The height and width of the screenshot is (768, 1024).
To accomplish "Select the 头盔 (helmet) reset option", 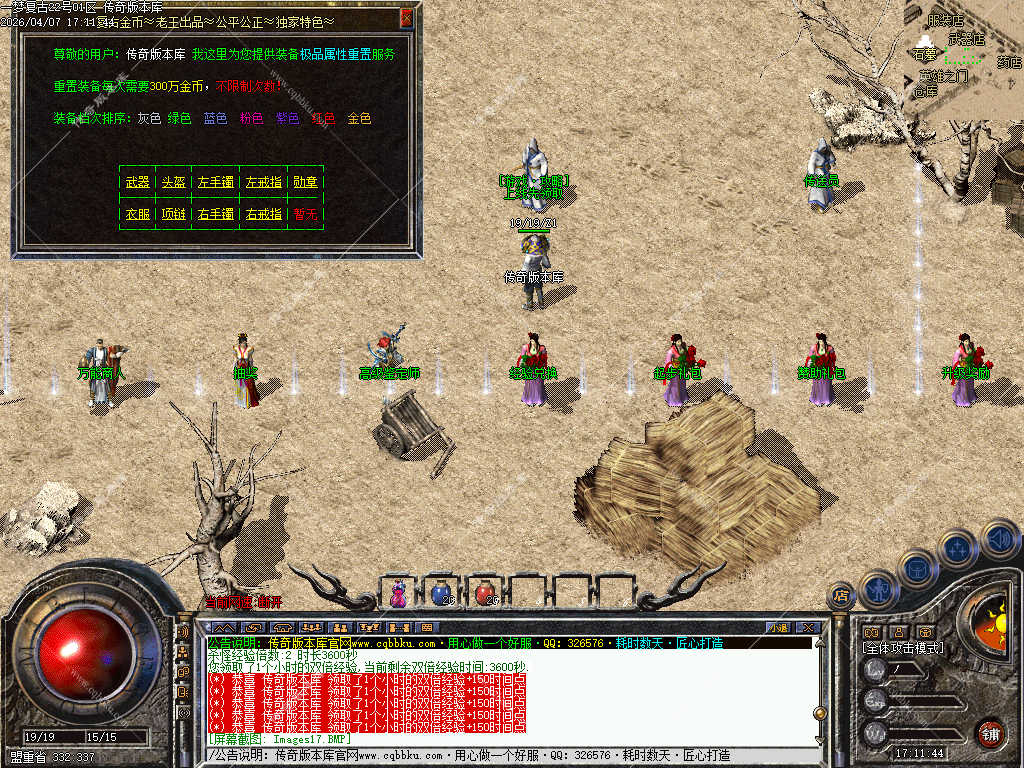I will [174, 182].
